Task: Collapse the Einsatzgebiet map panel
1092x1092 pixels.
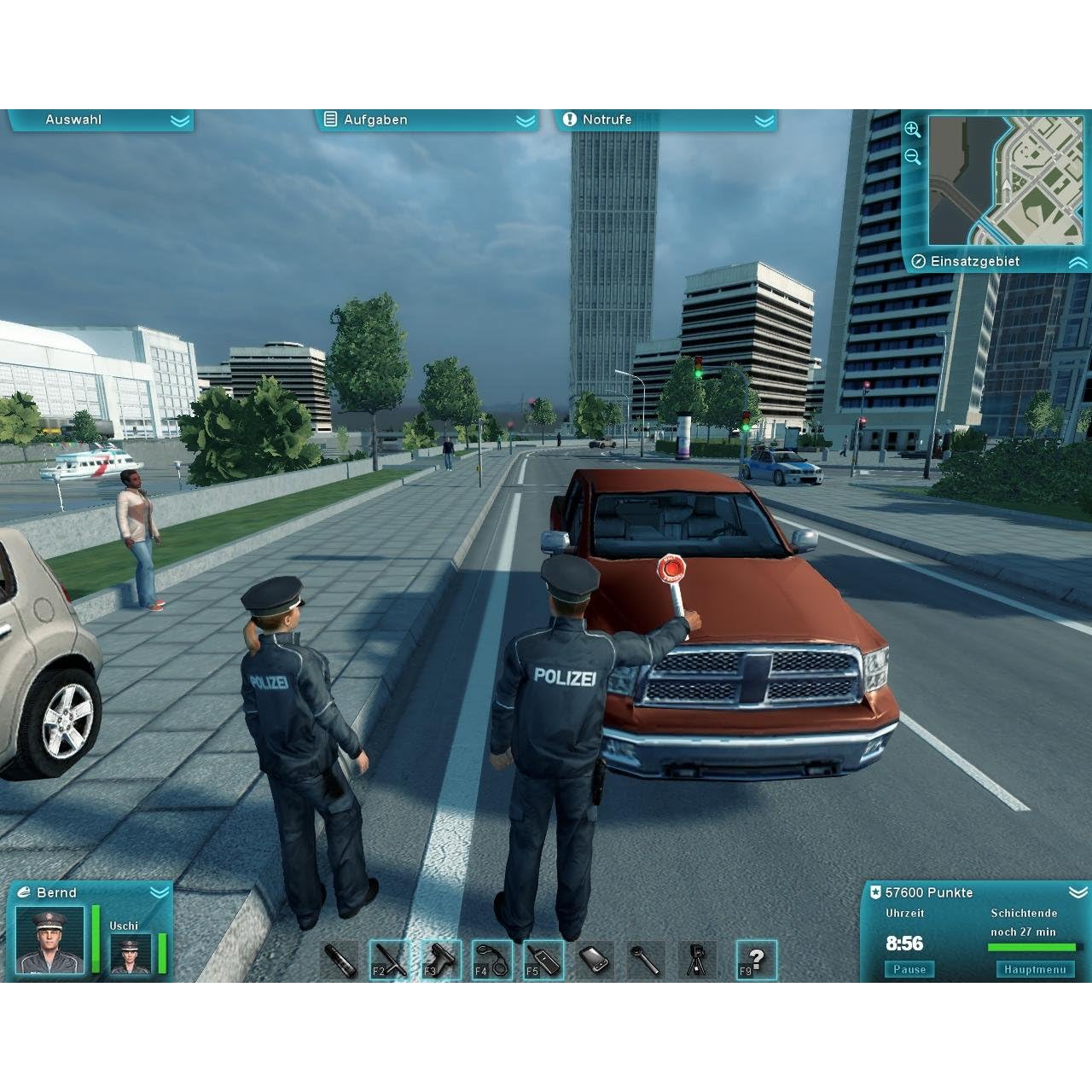Action: click(x=1077, y=262)
